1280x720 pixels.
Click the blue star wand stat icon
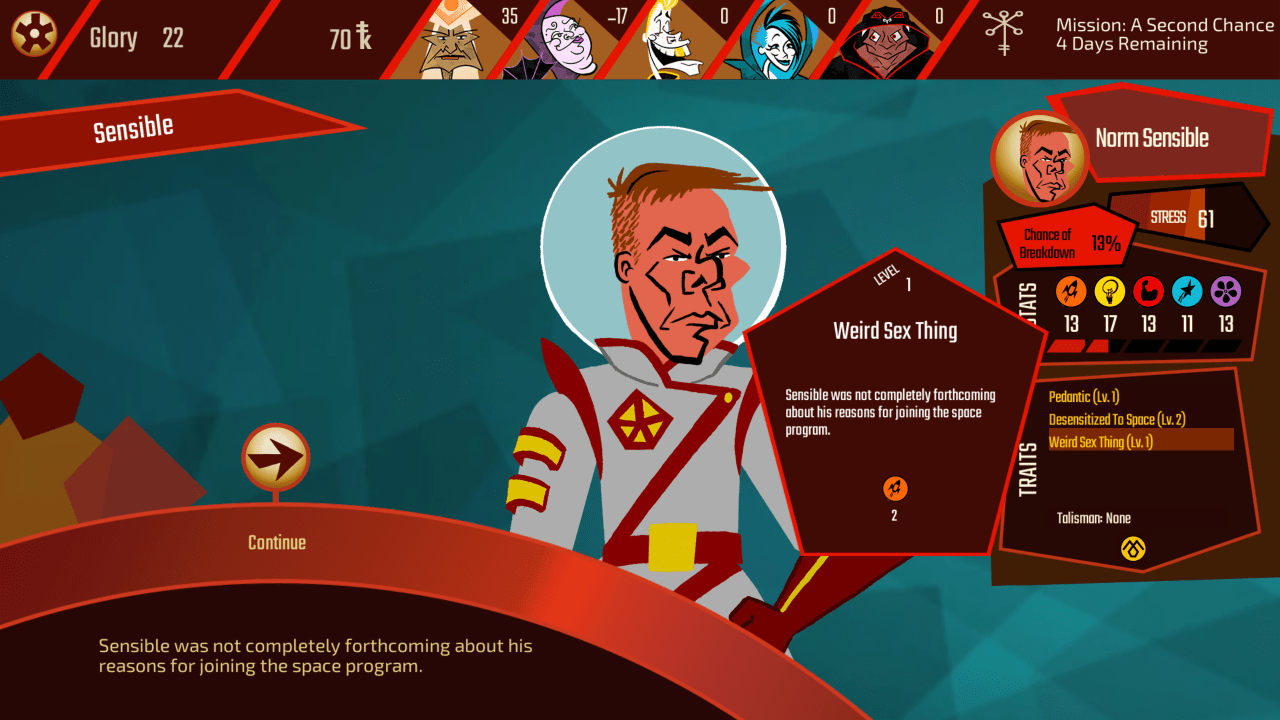coord(1189,293)
